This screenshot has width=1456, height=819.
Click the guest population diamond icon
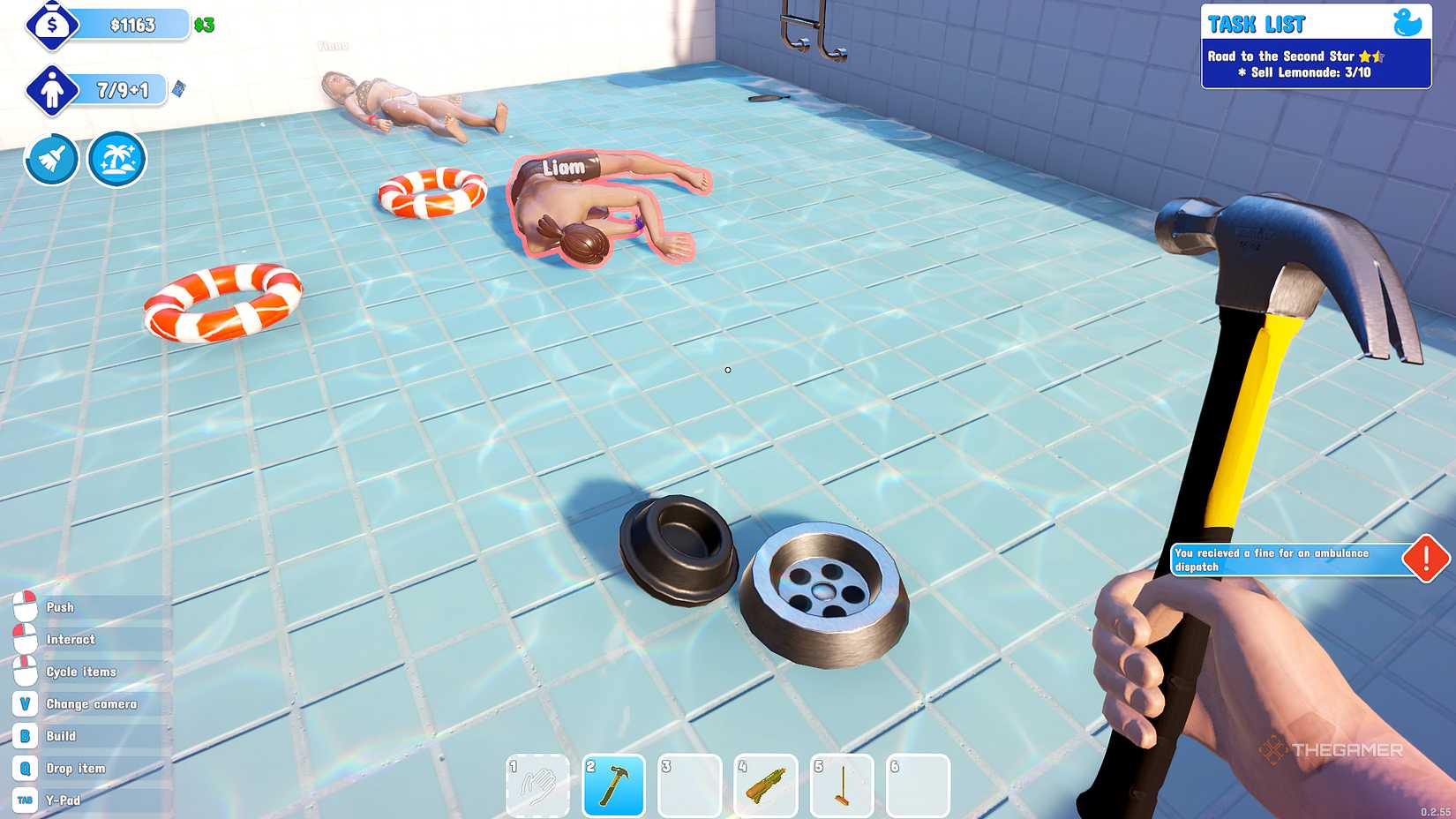pos(53,89)
